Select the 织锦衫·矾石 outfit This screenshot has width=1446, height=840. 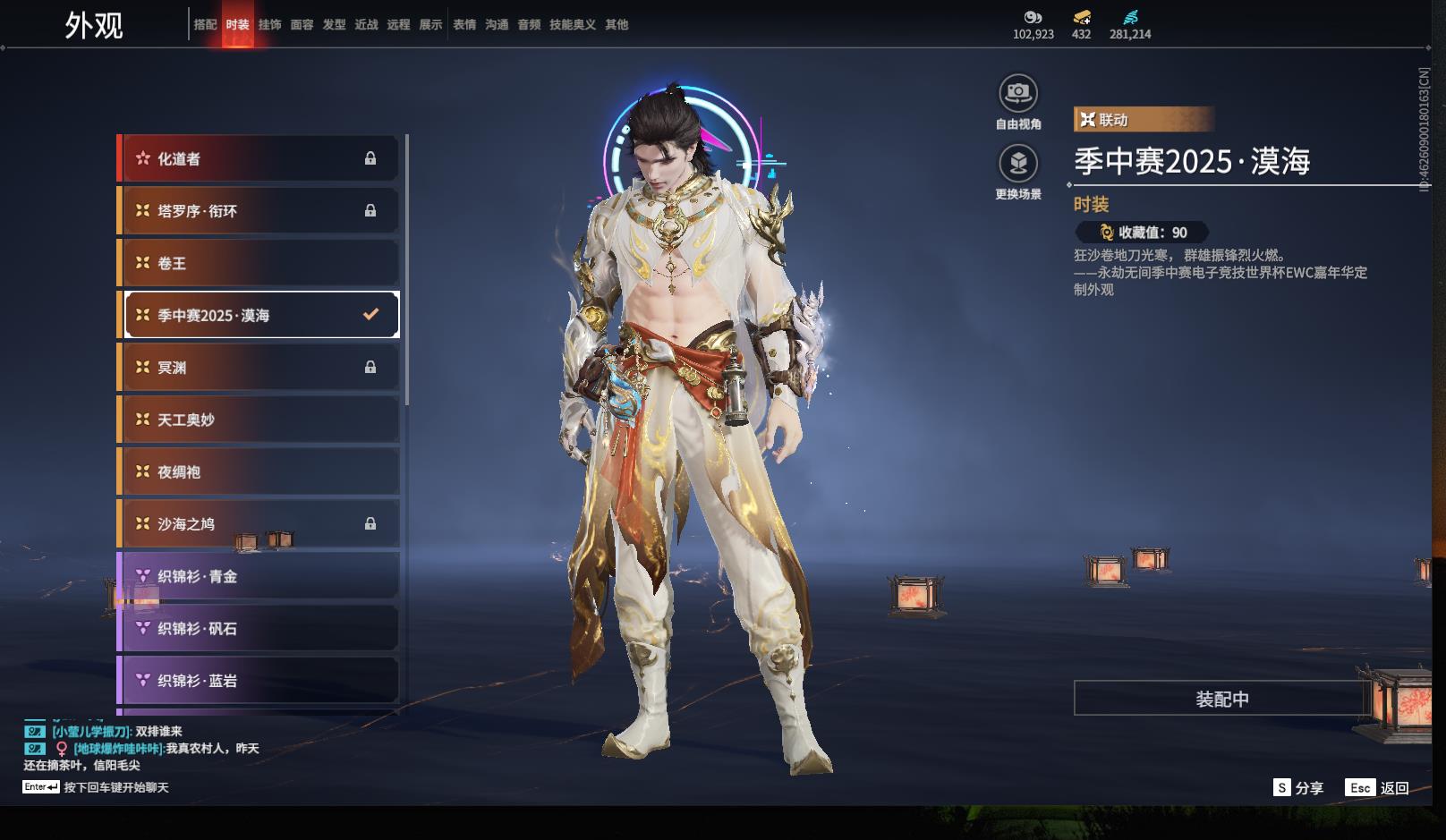259,629
